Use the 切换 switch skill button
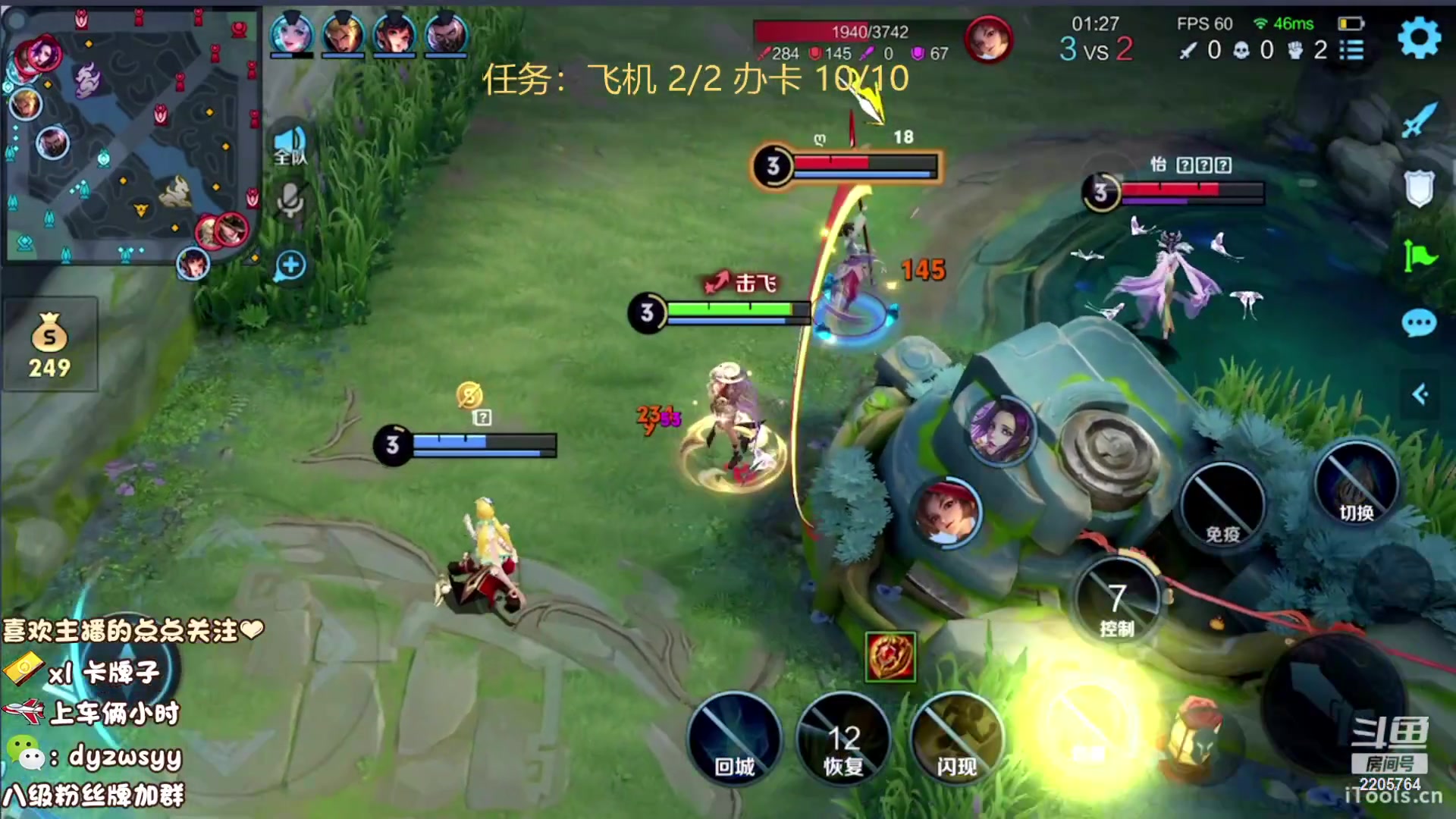This screenshot has height=819, width=1456. (x=1356, y=484)
